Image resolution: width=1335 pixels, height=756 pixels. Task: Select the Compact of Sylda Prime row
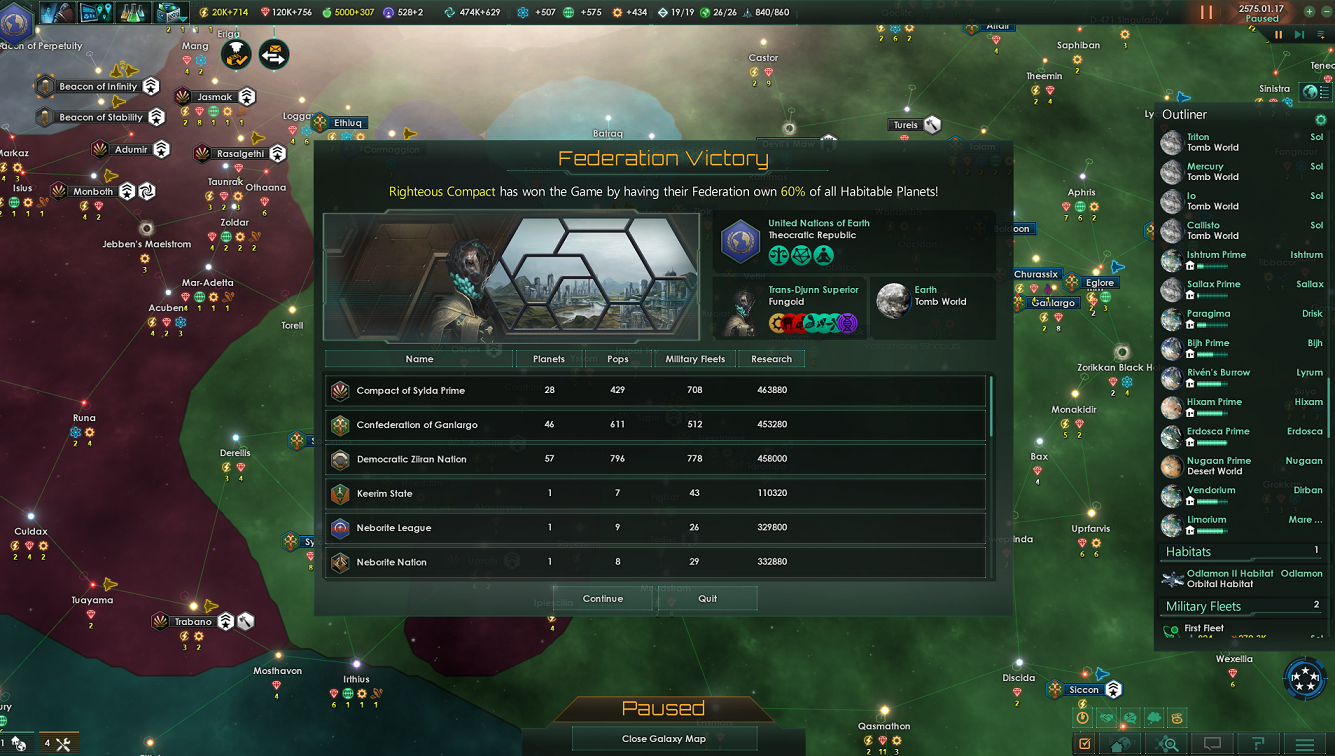pos(655,390)
